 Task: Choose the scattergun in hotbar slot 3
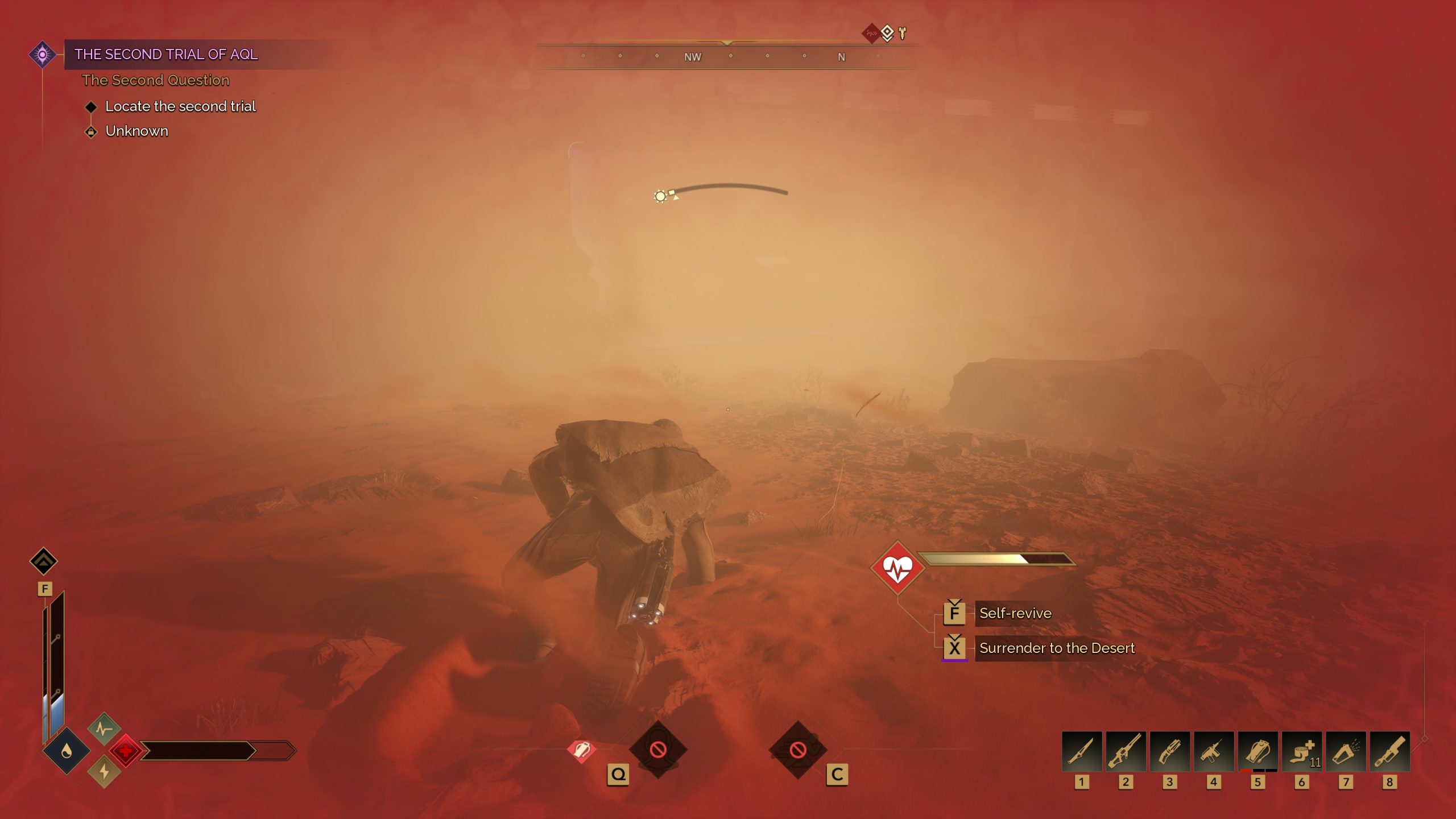click(x=1169, y=752)
